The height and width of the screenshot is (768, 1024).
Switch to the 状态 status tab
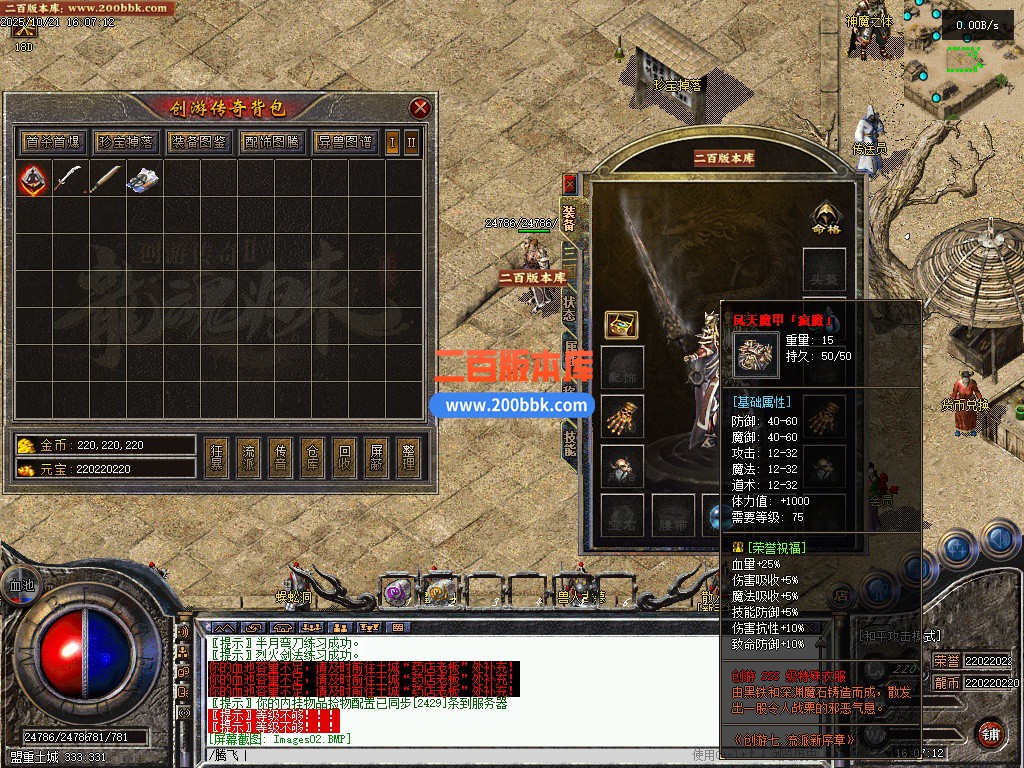(x=569, y=306)
